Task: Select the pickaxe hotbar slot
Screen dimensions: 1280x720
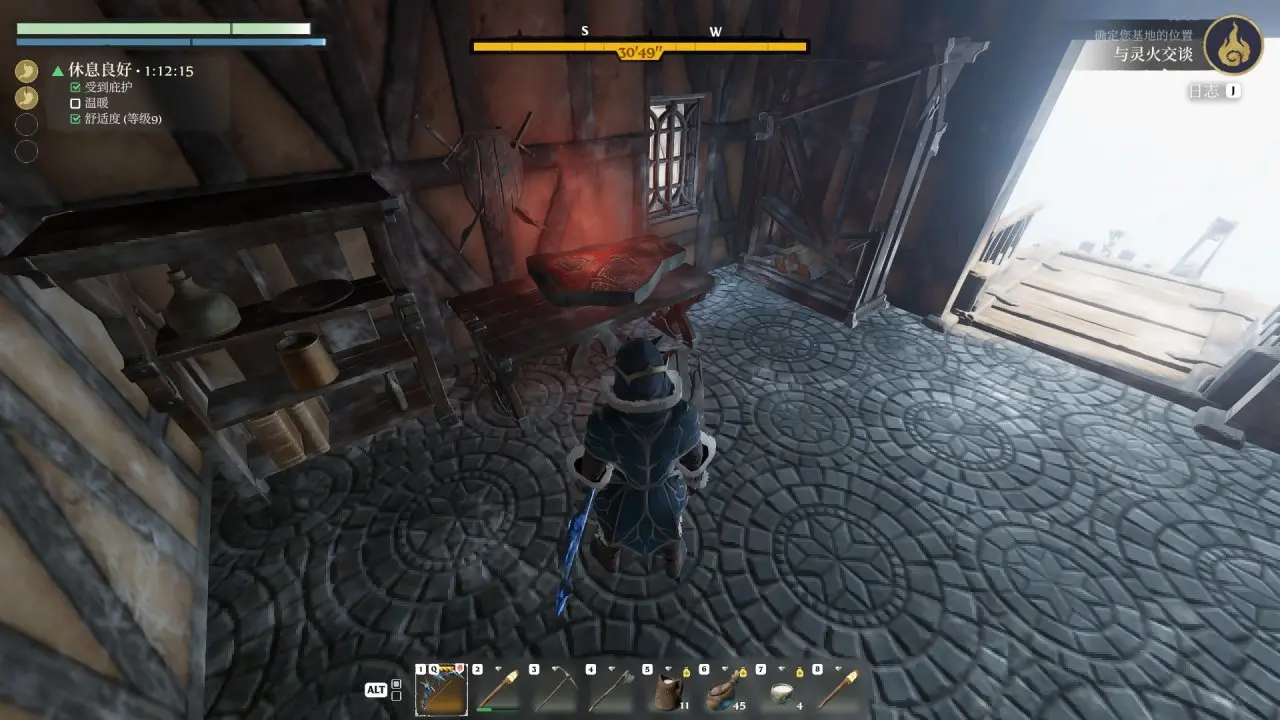Action: [x=554, y=691]
